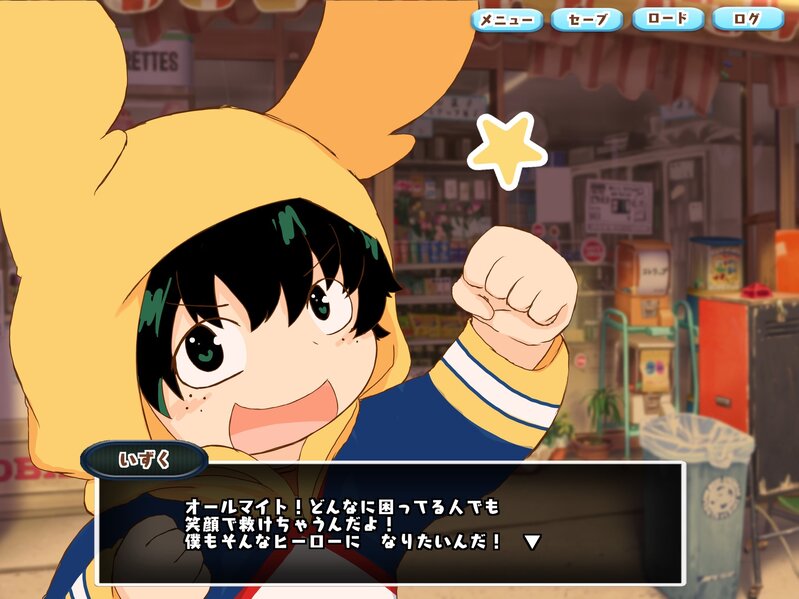Open the ロード load screen
799x599 pixels.
pyautogui.click(x=667, y=19)
